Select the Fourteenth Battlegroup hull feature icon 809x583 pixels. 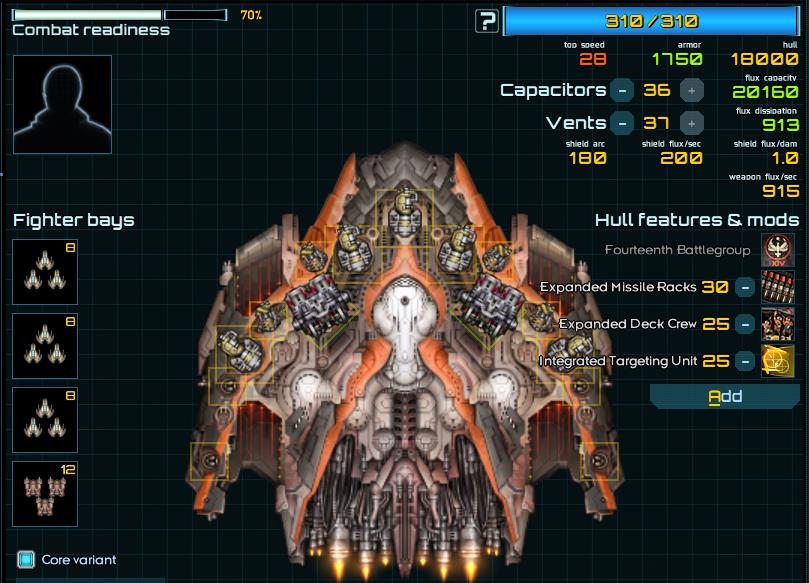pyautogui.click(x=778, y=250)
